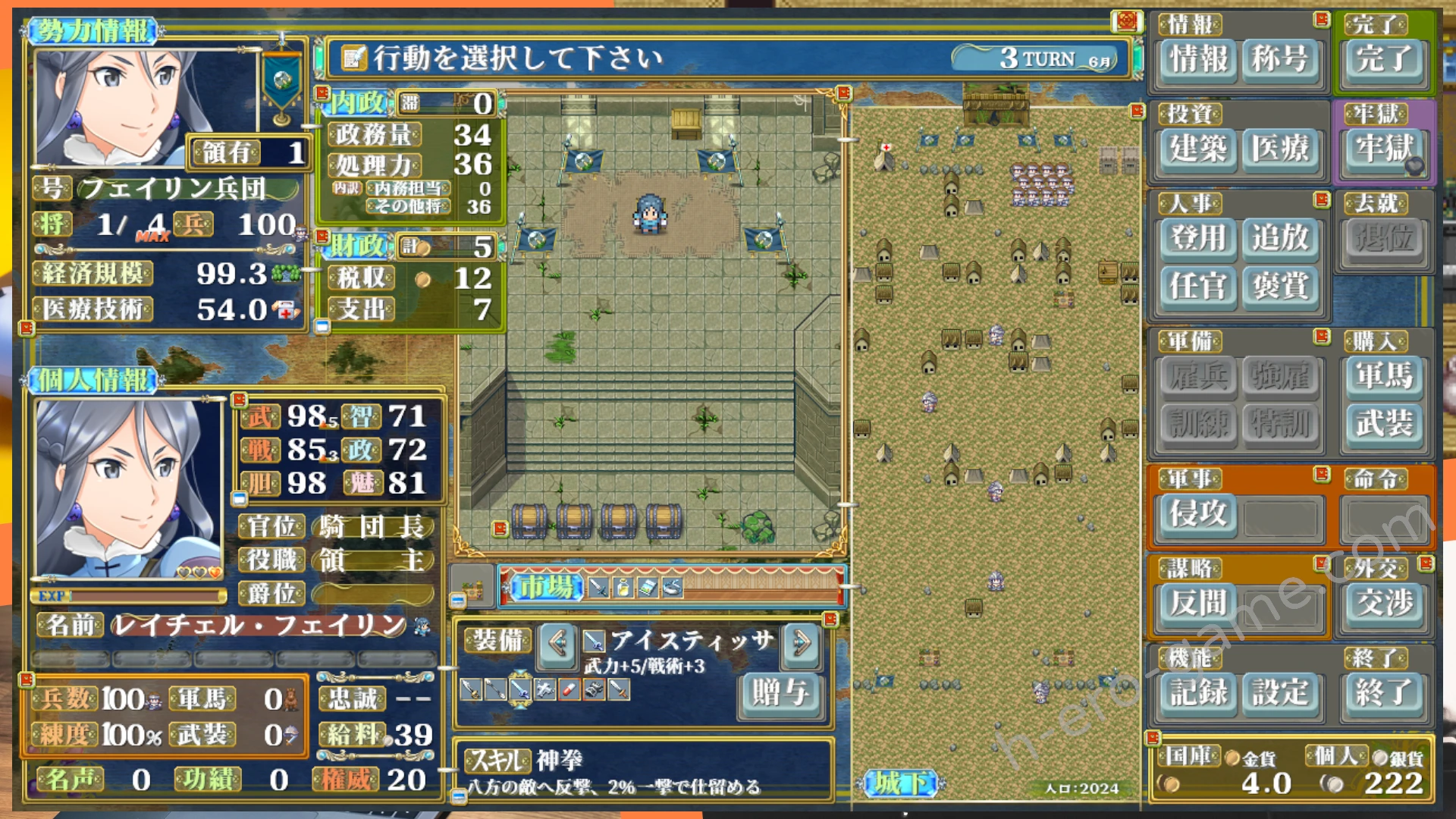This screenshot has width=1456, height=819.
Task: Buy war horses with 軍馬
Action: click(1383, 376)
